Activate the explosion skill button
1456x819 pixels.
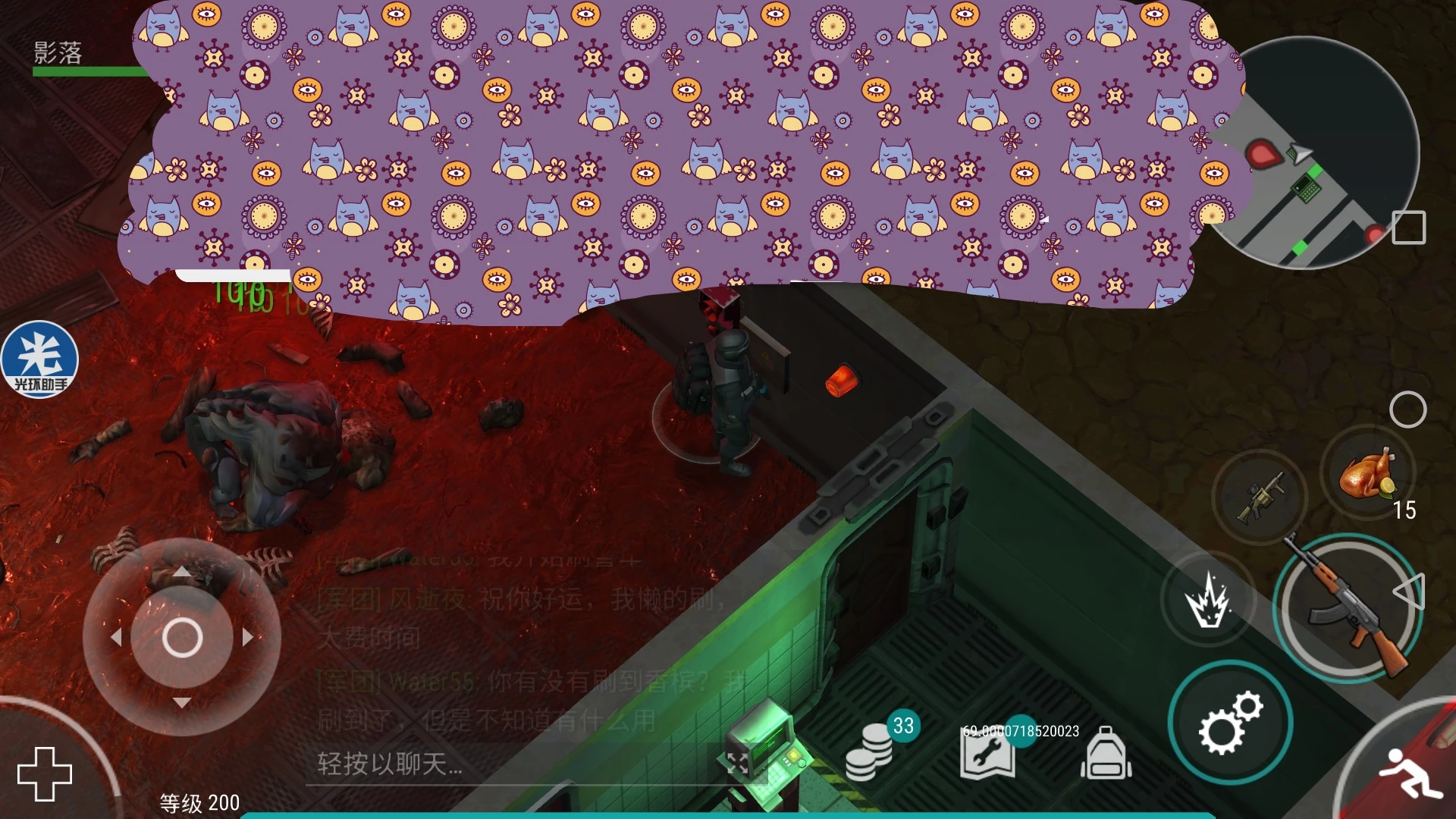1207,601
